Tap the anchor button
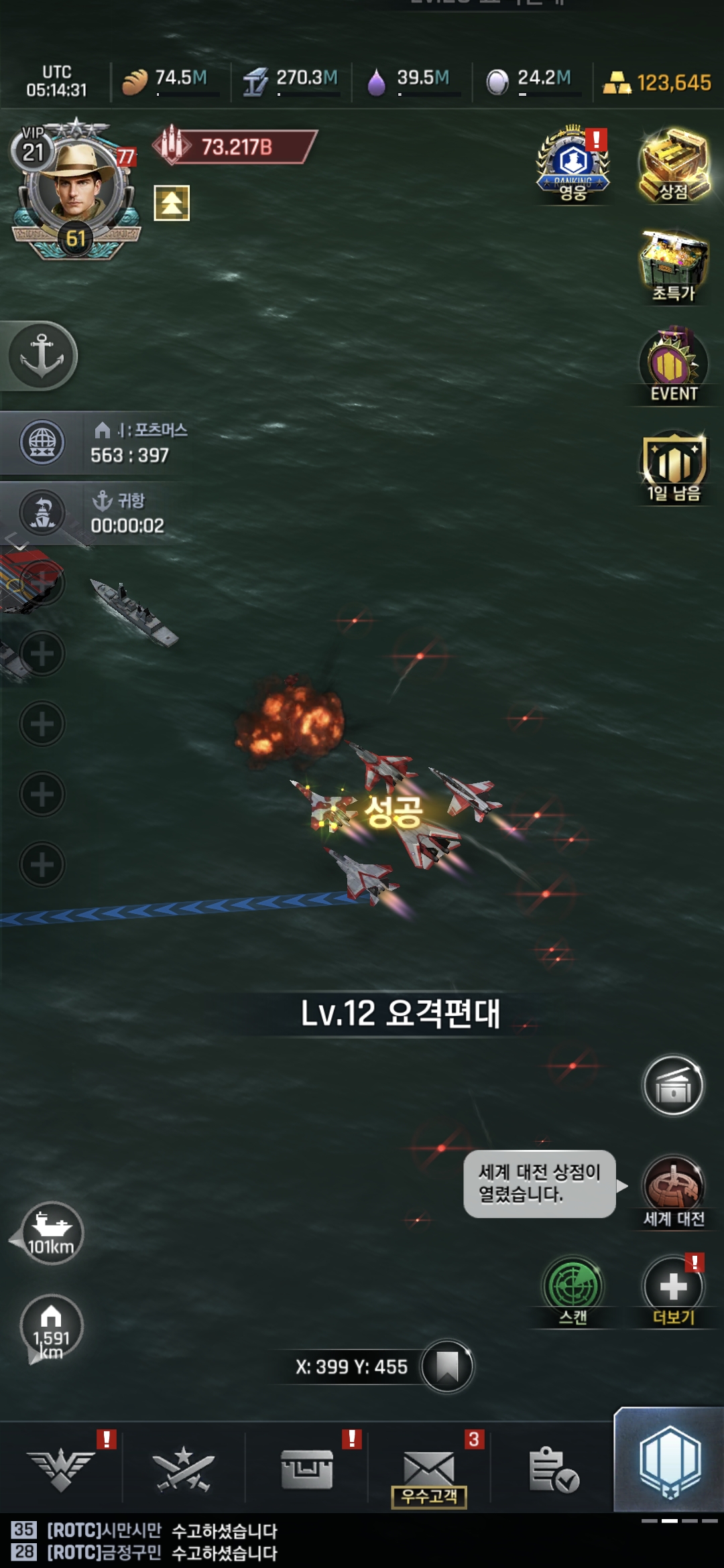The height and width of the screenshot is (1568, 724). pos(42,355)
